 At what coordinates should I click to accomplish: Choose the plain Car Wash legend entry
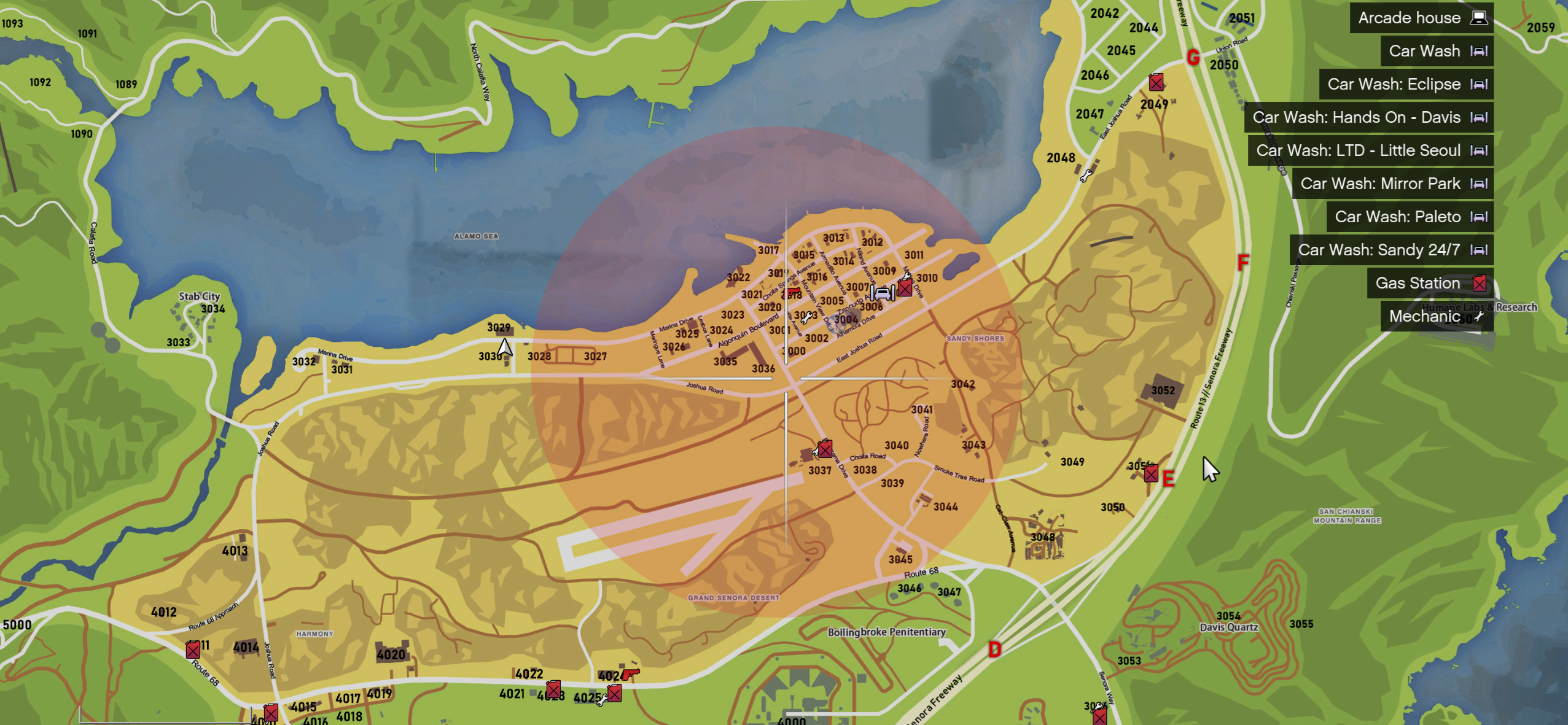(1436, 51)
